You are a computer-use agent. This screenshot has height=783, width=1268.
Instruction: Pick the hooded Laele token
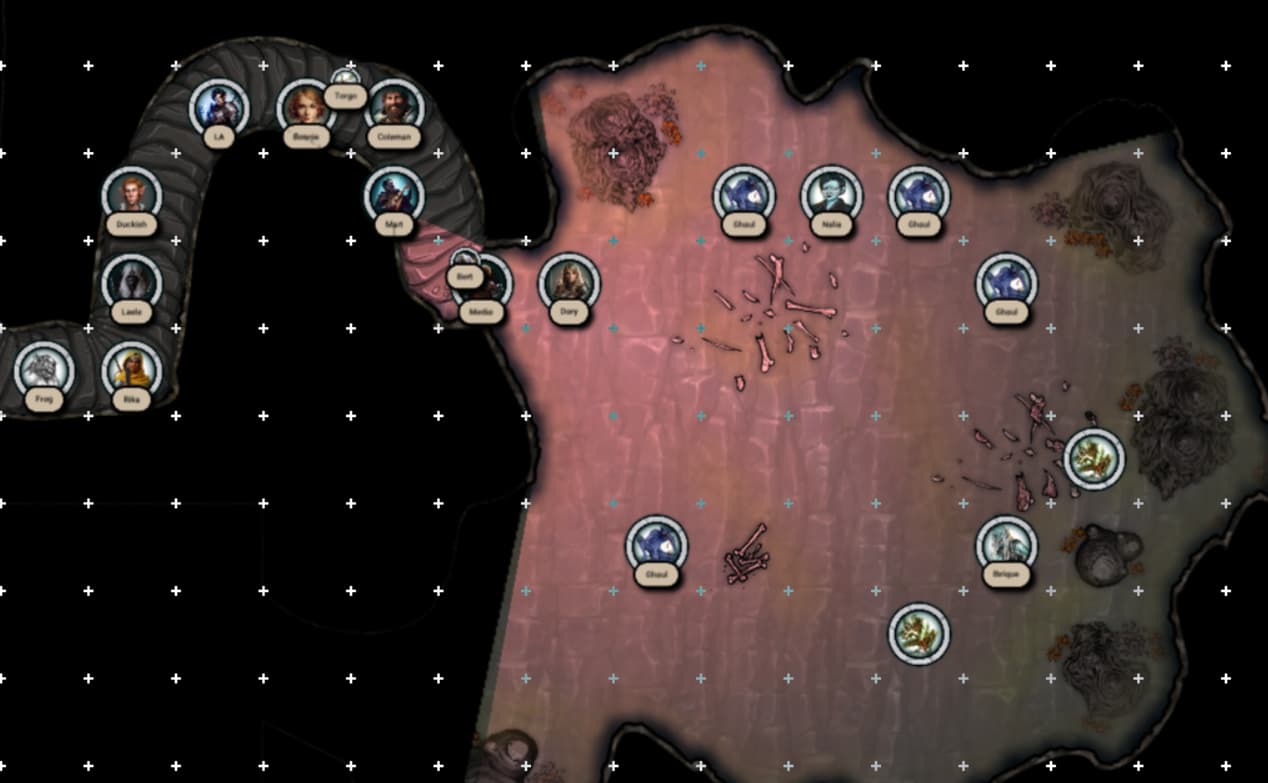(131, 282)
